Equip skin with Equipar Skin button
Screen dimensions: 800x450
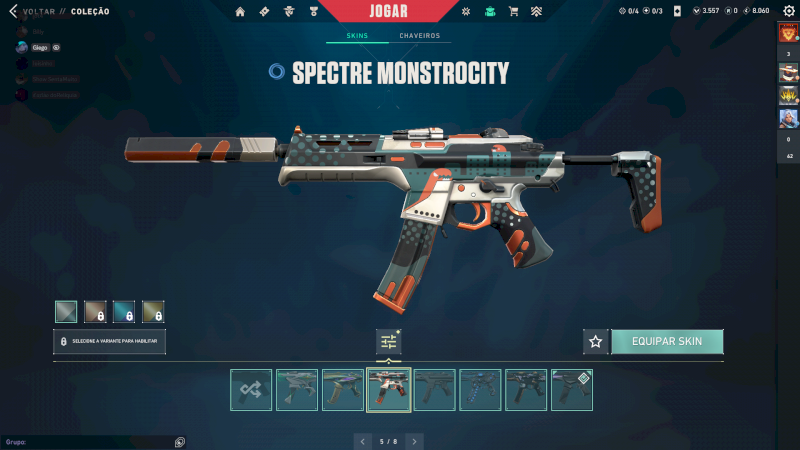pyautogui.click(x=667, y=342)
